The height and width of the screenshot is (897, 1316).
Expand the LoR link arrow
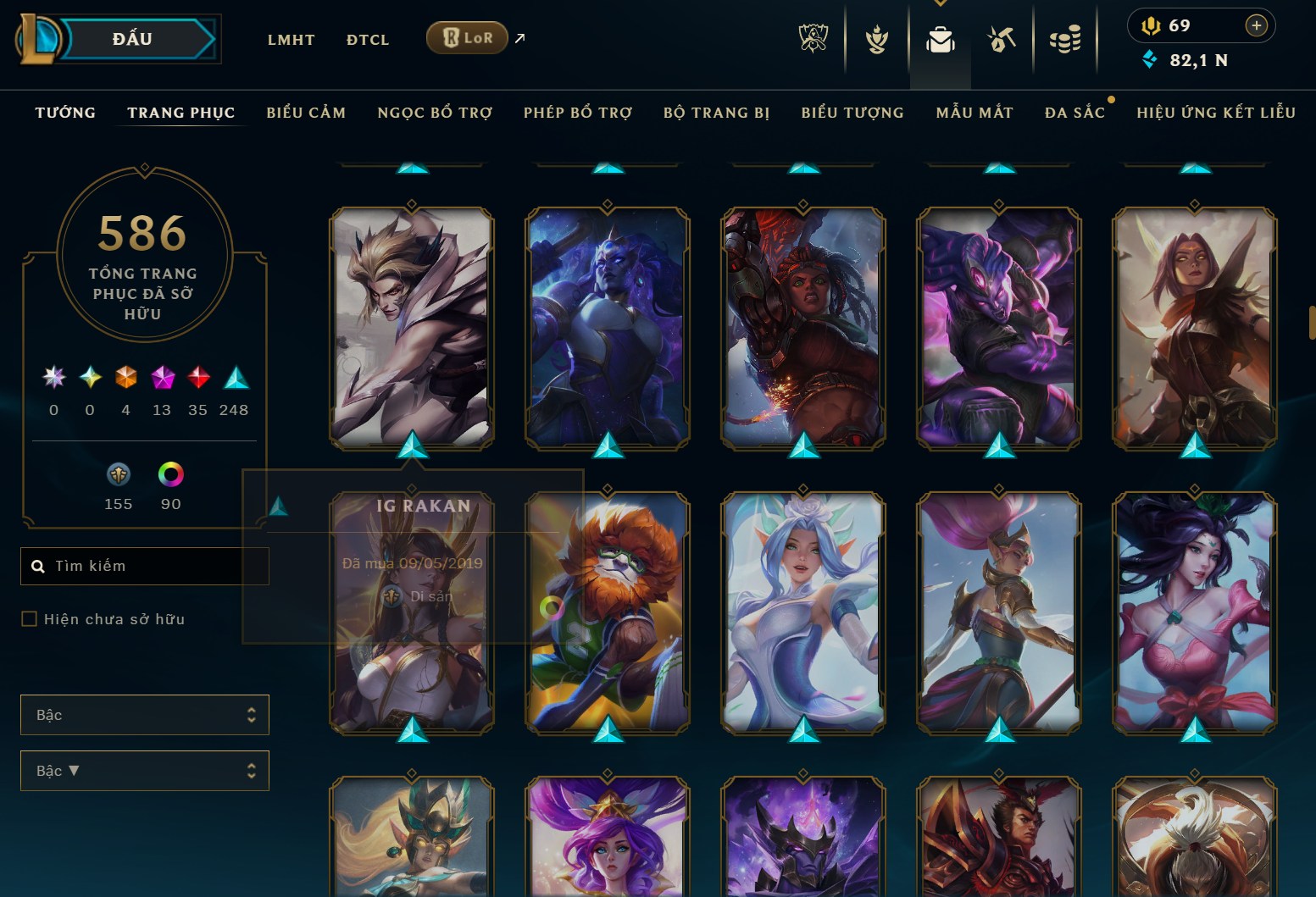coord(519,36)
